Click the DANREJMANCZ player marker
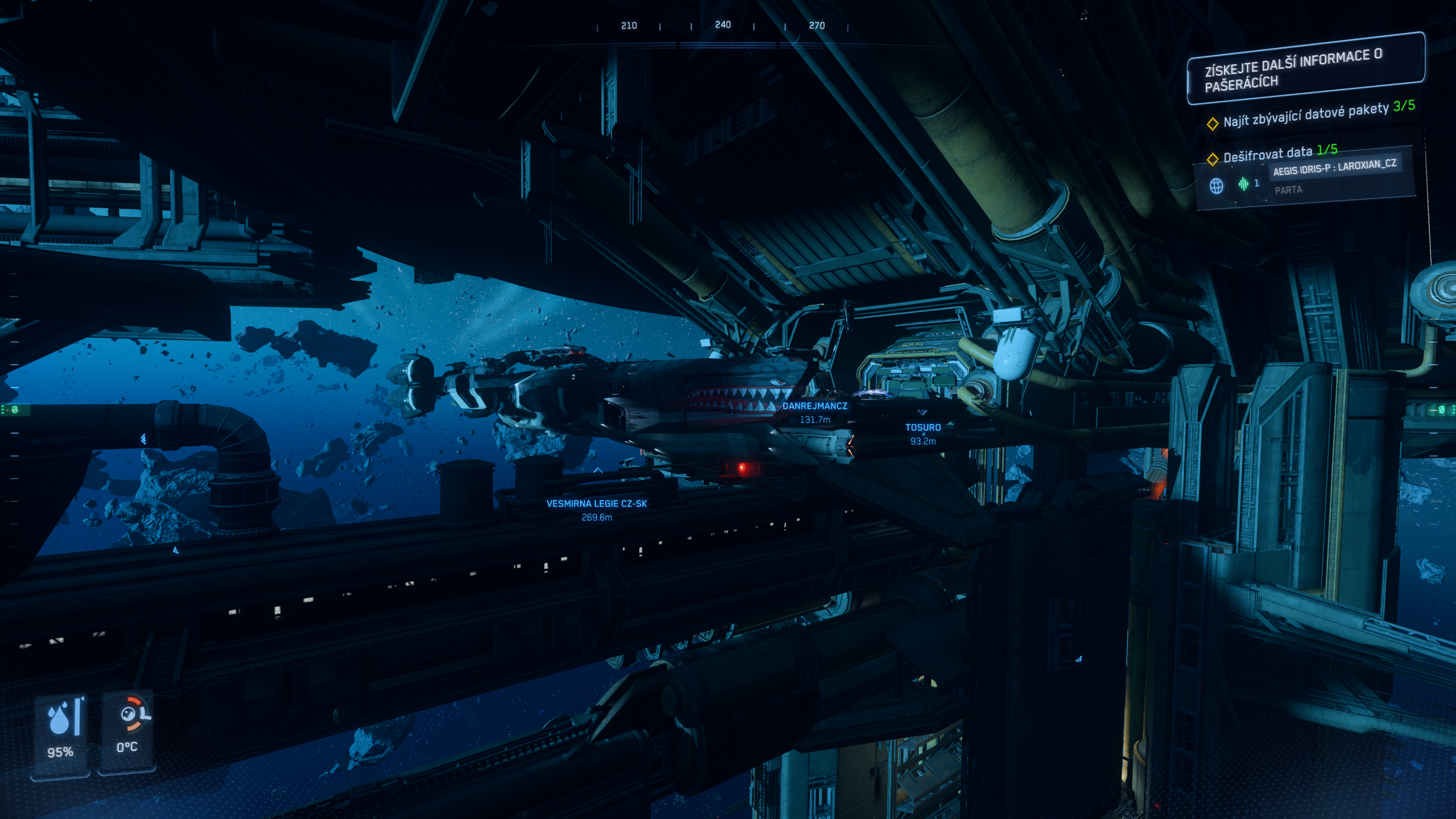The width and height of the screenshot is (1456, 819). (x=814, y=406)
